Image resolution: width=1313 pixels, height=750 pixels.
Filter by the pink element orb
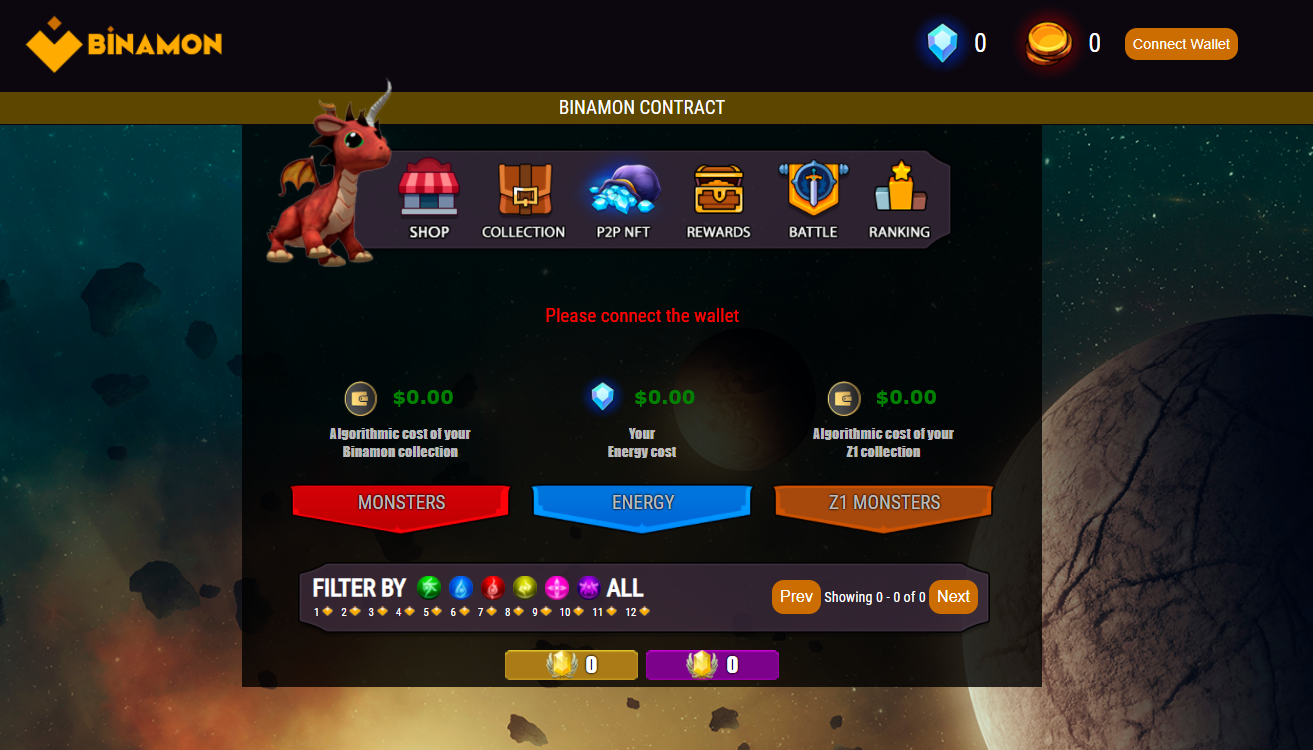557,588
